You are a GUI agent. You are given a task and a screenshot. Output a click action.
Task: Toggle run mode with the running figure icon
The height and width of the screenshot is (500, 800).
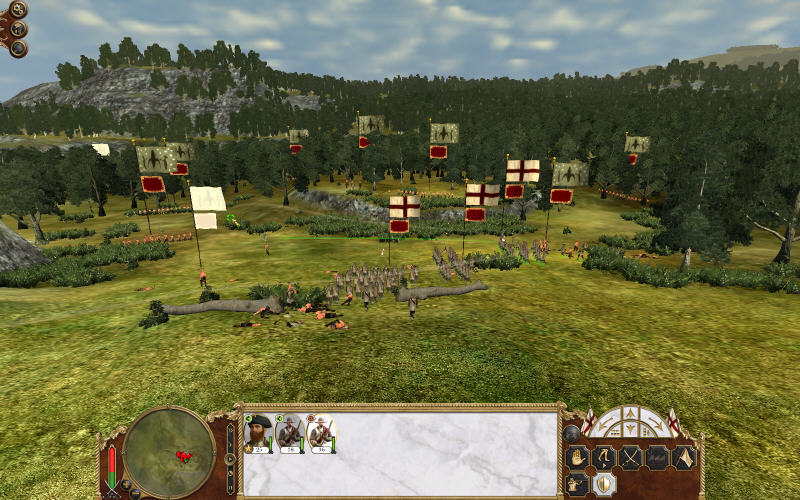coord(604,458)
